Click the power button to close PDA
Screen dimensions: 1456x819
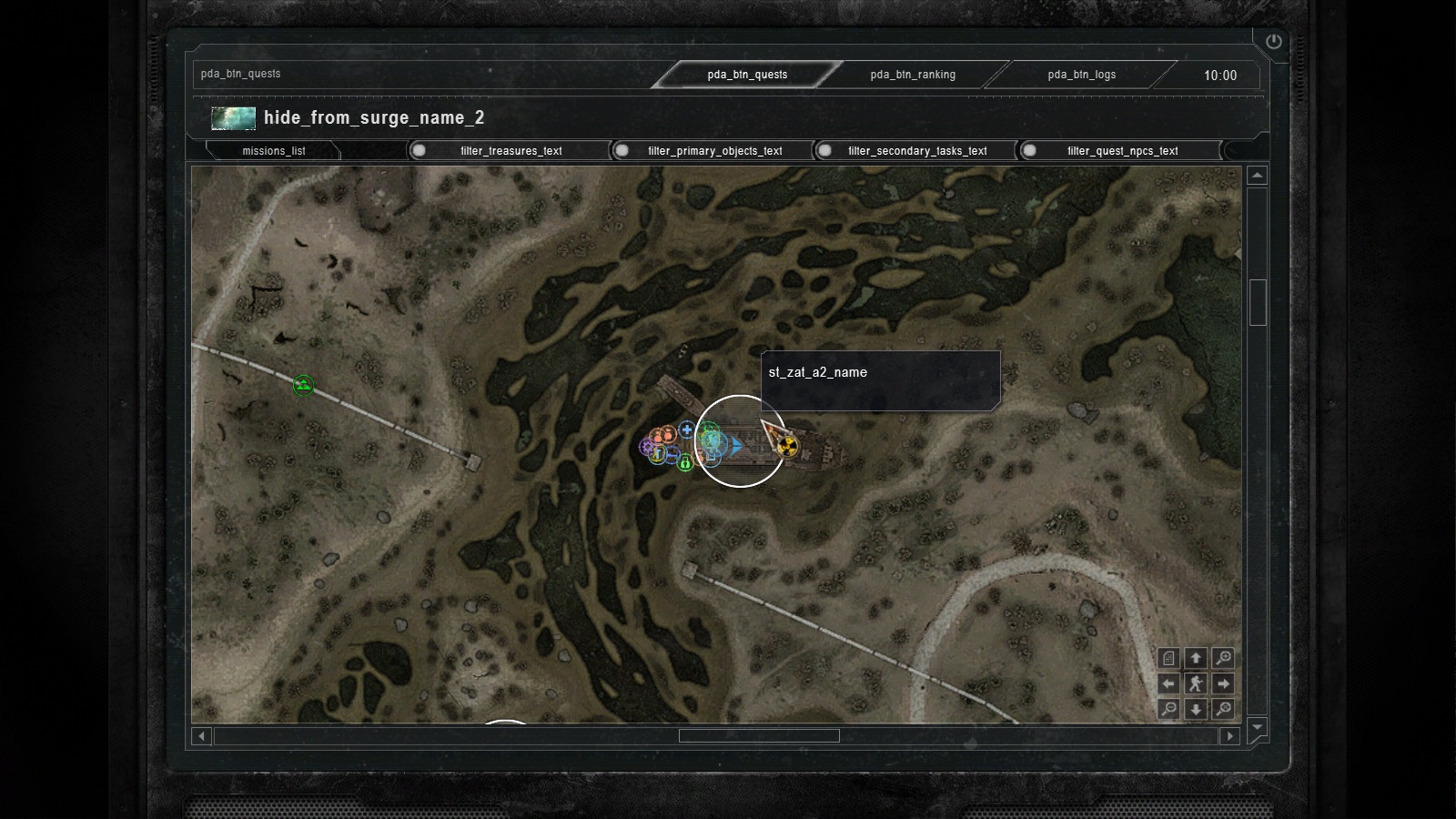(x=1273, y=41)
